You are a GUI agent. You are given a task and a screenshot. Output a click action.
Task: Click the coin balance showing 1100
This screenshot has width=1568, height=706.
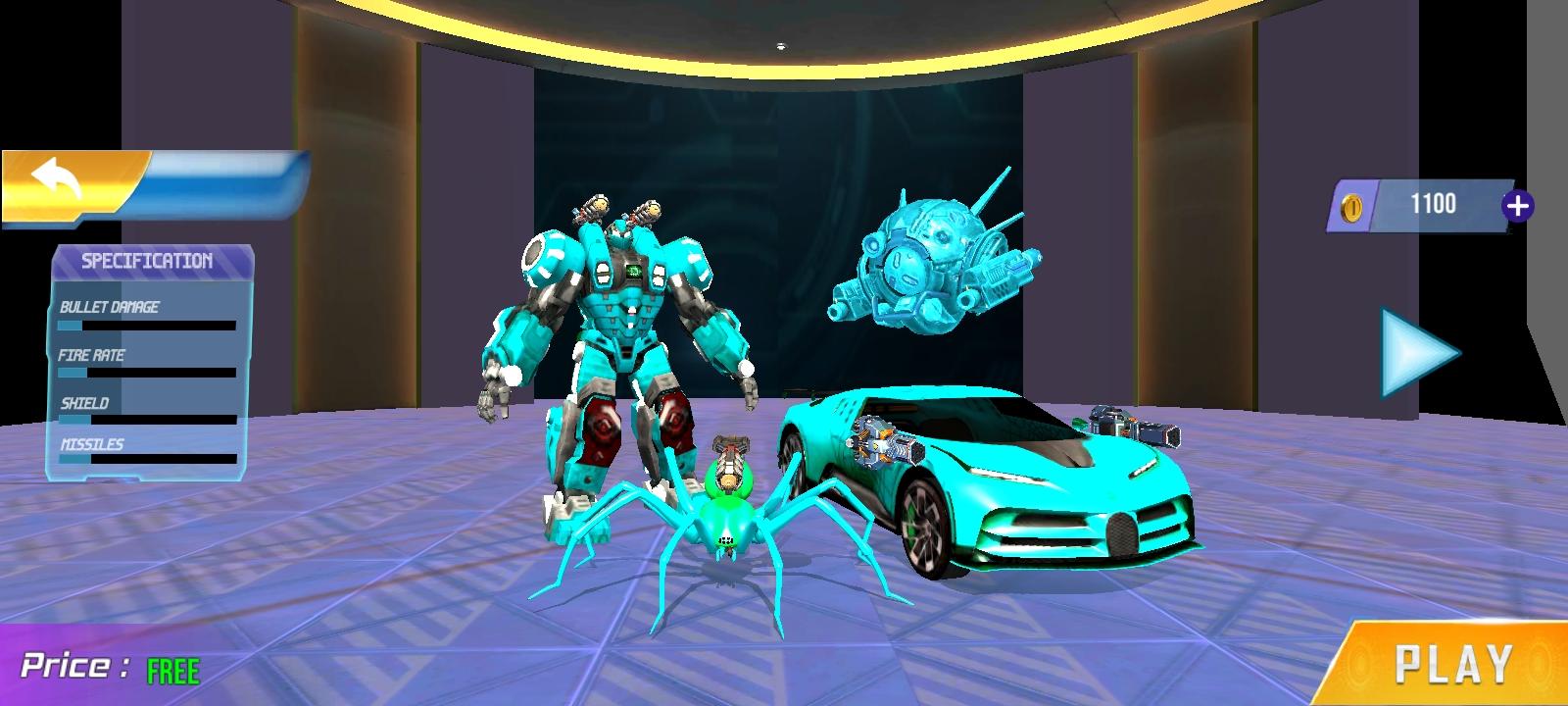pyautogui.click(x=1436, y=201)
